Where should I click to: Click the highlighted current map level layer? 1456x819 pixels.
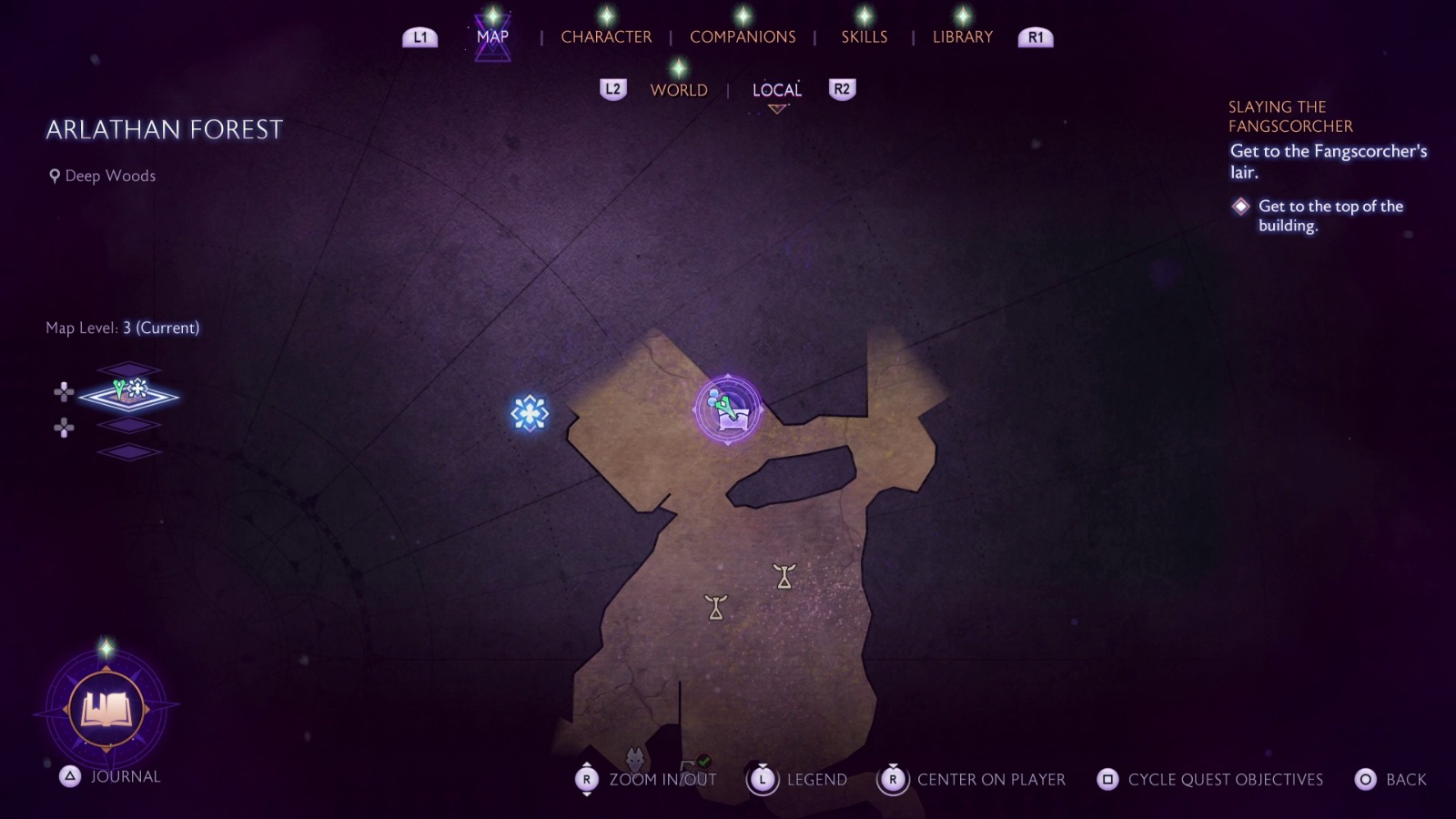point(129,396)
